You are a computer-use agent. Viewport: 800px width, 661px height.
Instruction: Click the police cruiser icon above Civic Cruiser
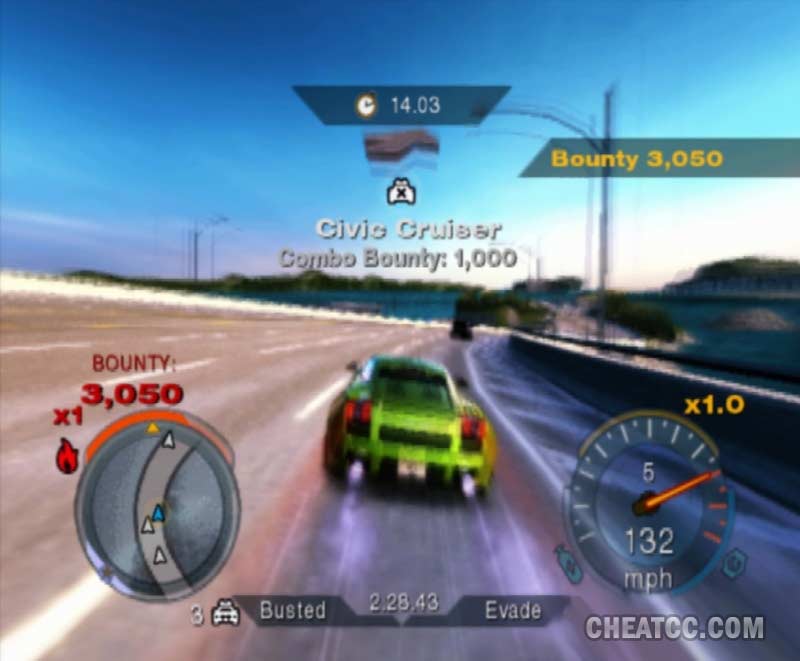400,191
